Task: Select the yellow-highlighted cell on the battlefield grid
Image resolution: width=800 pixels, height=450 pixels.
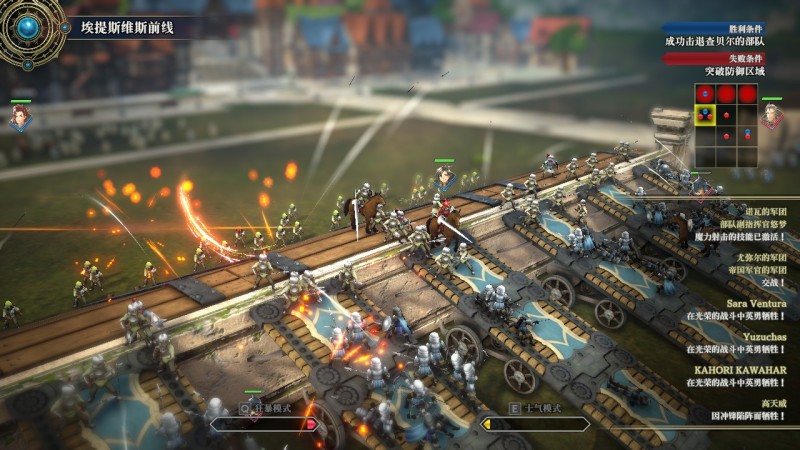Action: 705,116
